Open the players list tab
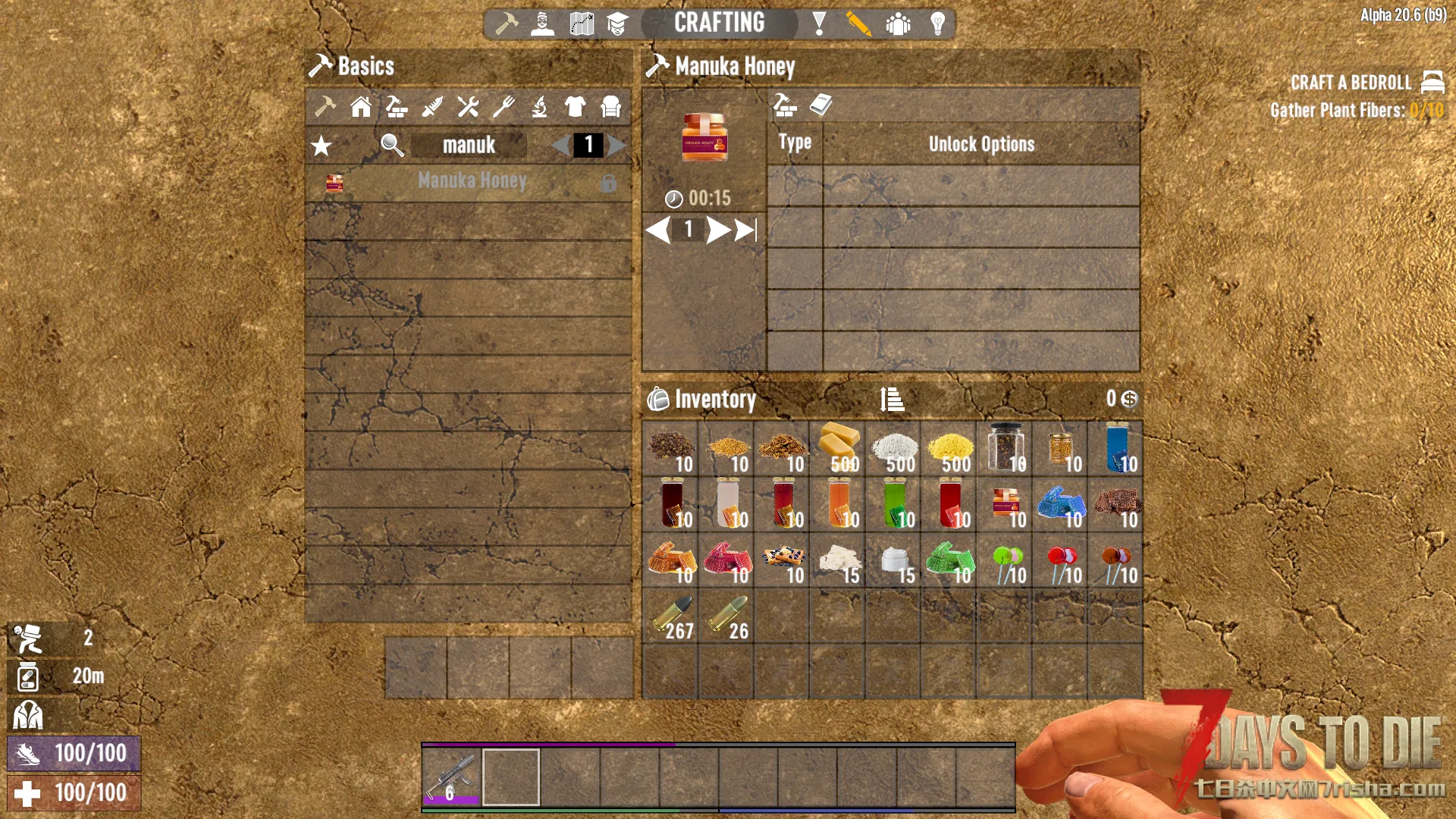 tap(898, 24)
